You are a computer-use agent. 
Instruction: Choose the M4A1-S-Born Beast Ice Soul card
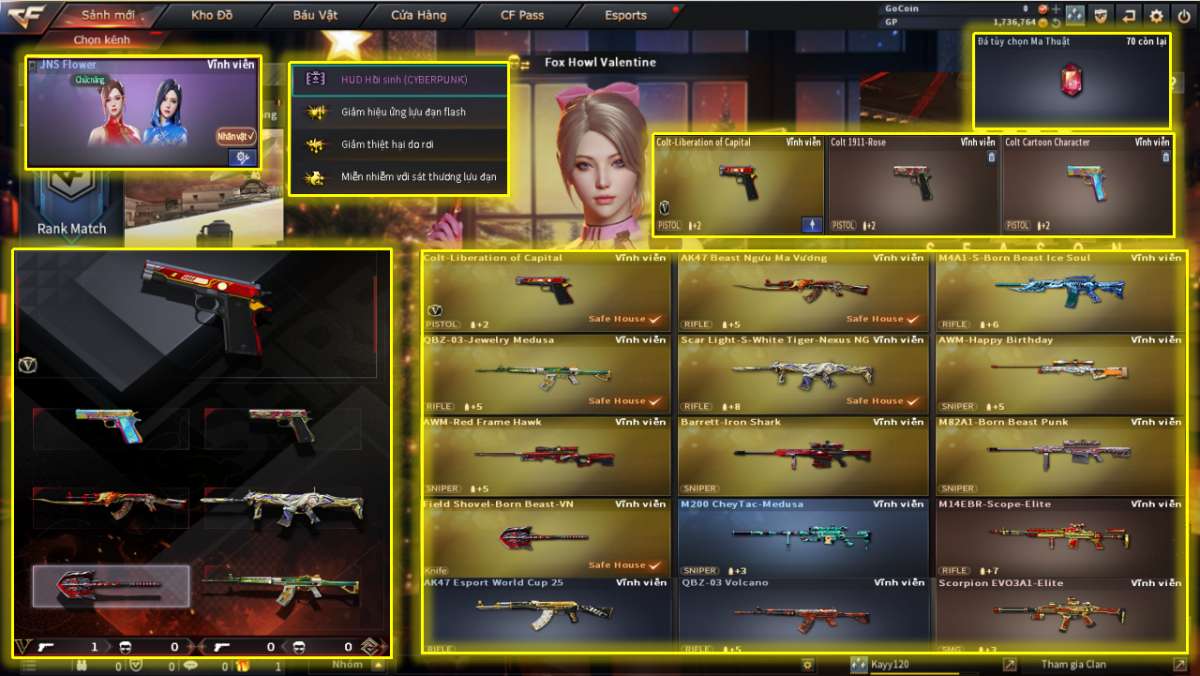1061,290
